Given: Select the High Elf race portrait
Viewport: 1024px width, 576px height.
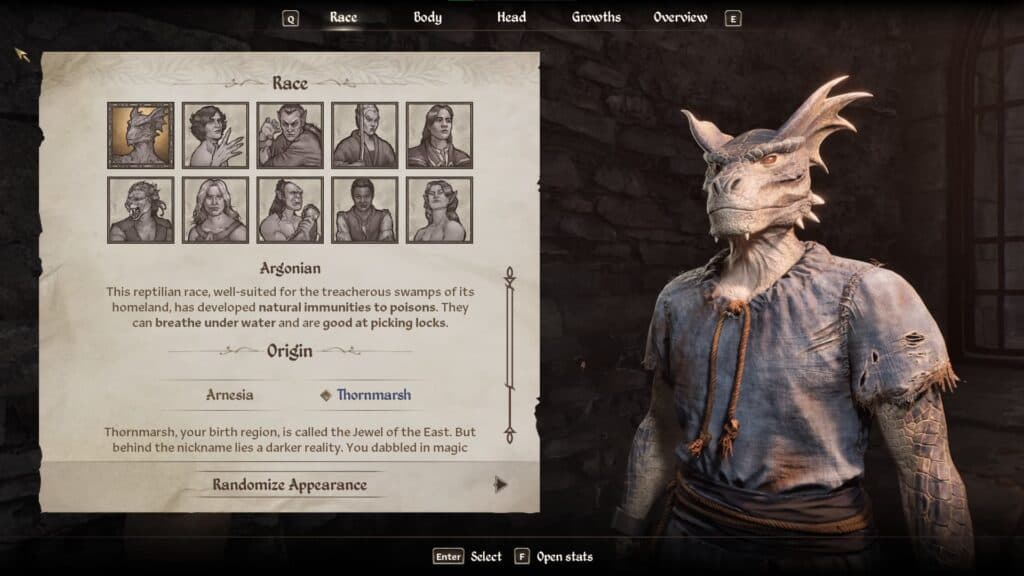Looking at the screenshot, I should (x=365, y=135).
